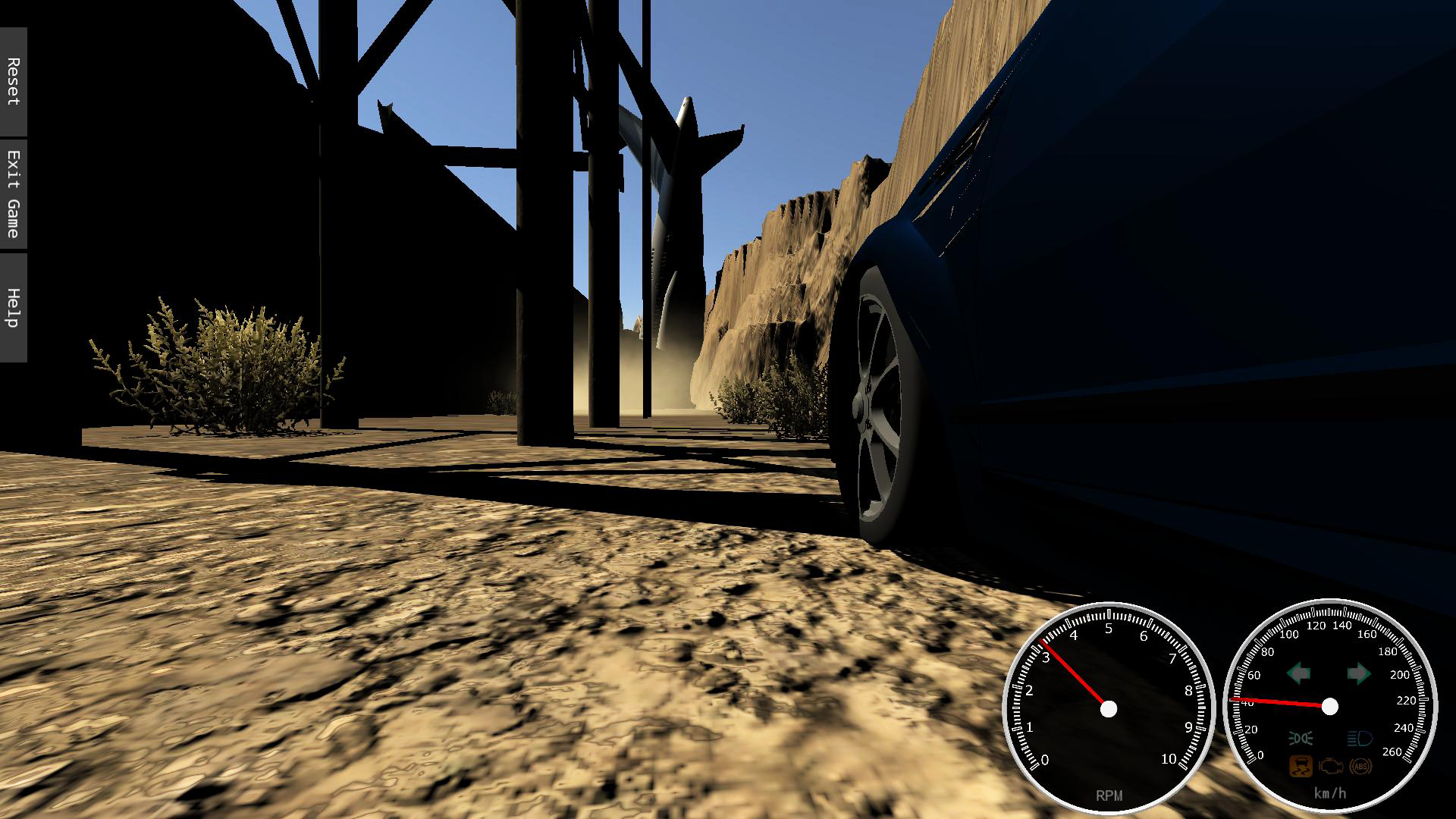This screenshot has width=1456, height=819.
Task: Select the check engine indicator icon
Action: click(1329, 767)
